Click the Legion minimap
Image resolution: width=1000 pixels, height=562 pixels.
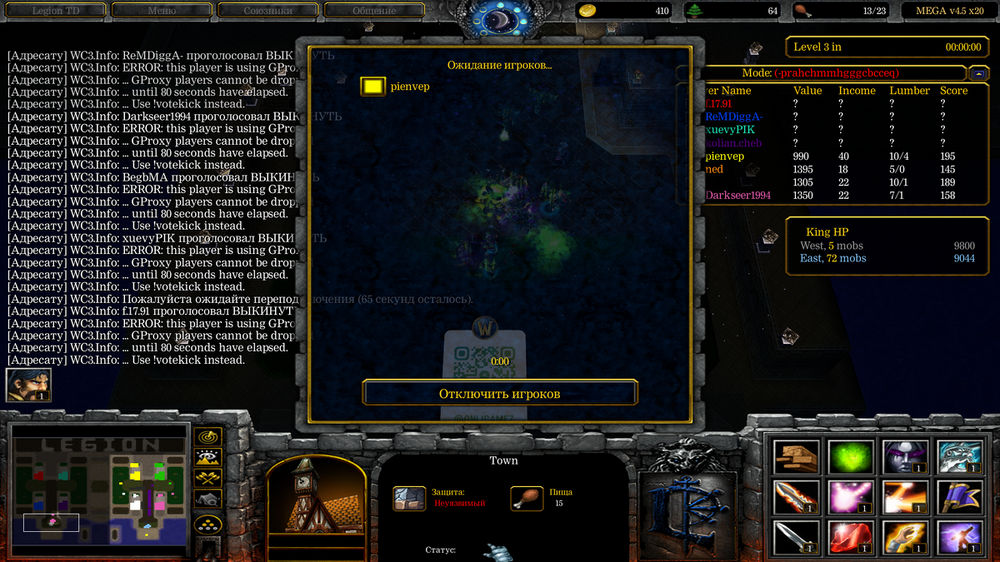99,489
